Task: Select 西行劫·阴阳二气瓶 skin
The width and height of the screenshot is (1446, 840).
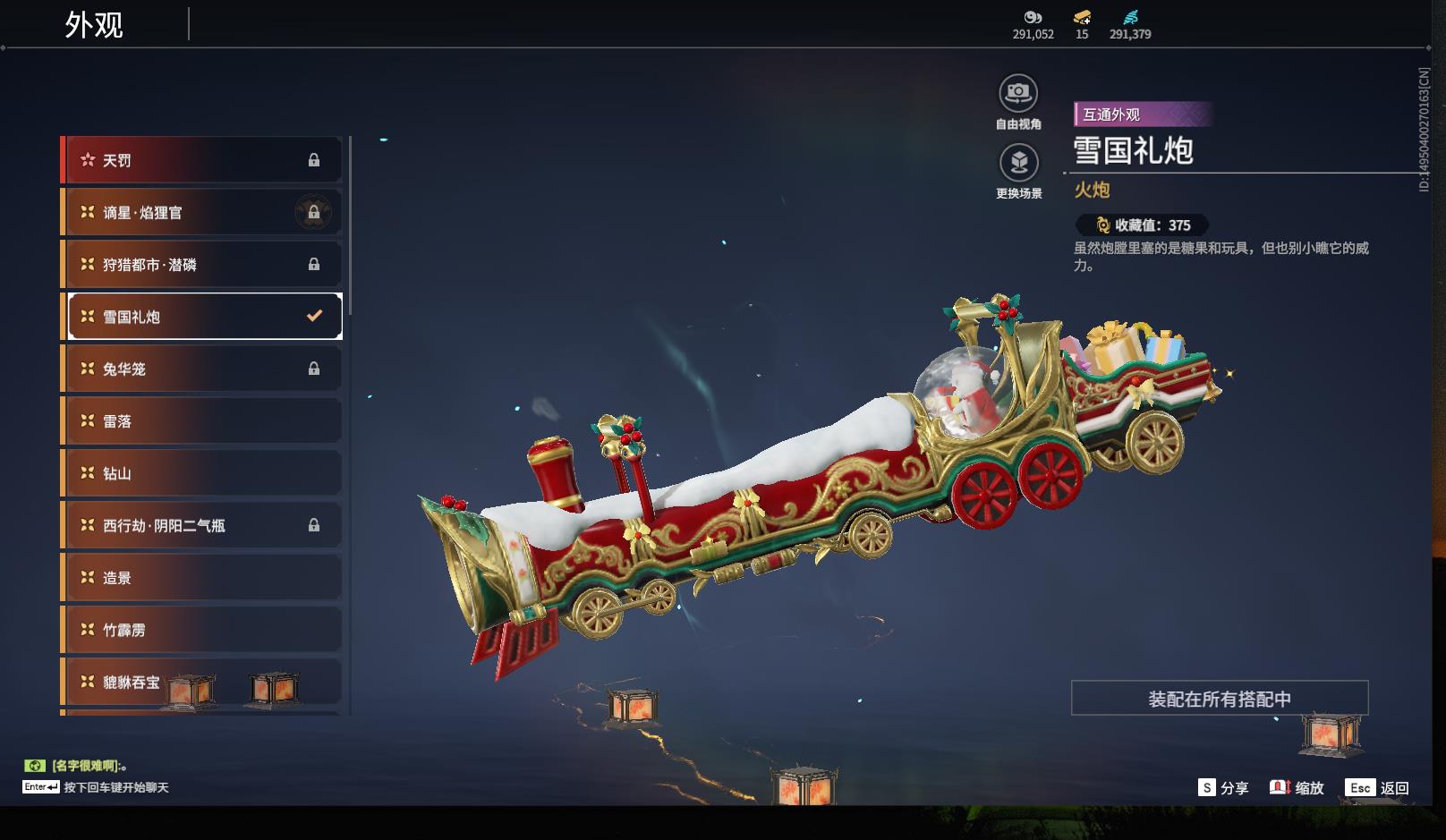Action: click(202, 526)
